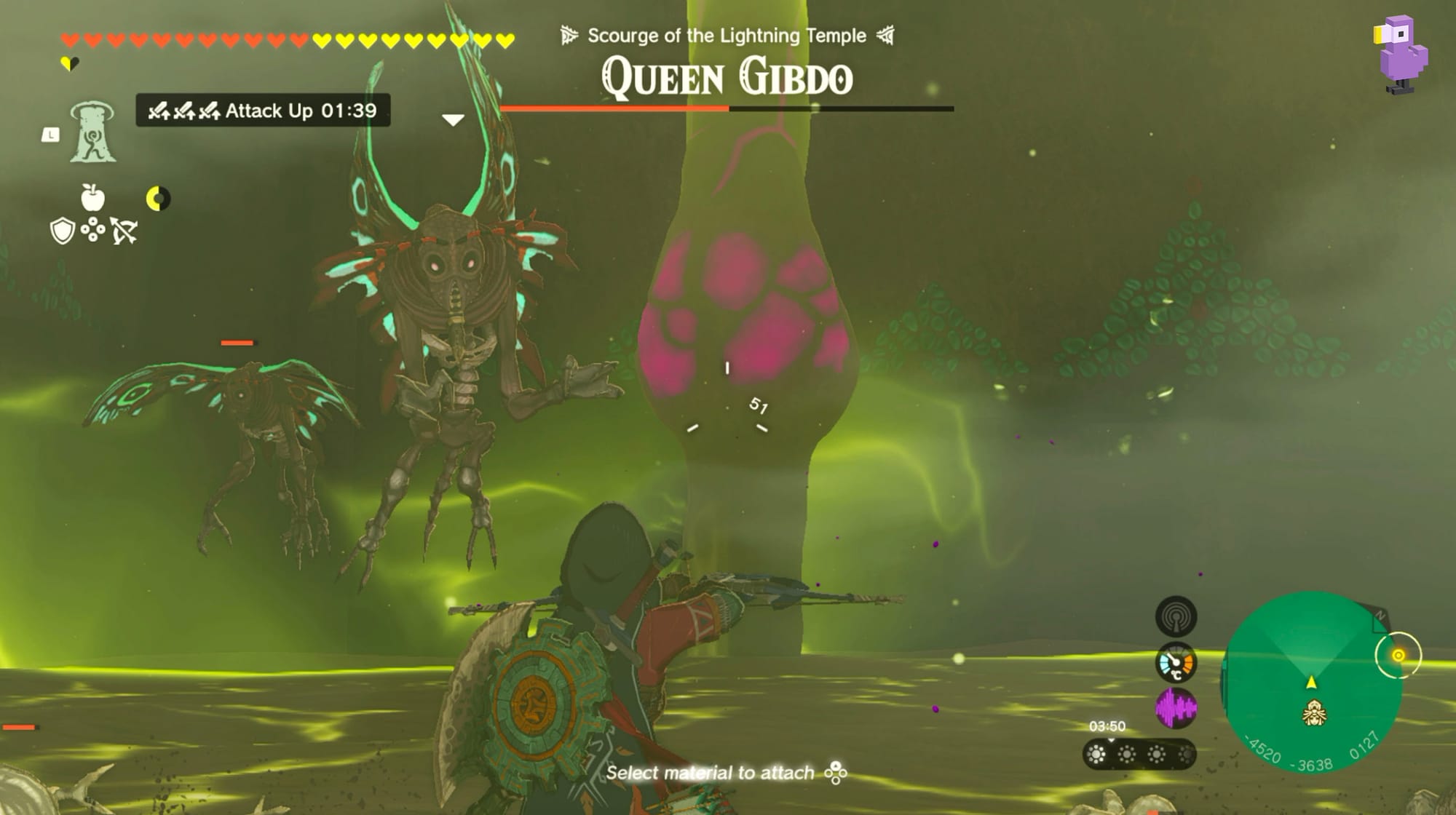Click the Purah Pad tower ability icon

pos(93,132)
